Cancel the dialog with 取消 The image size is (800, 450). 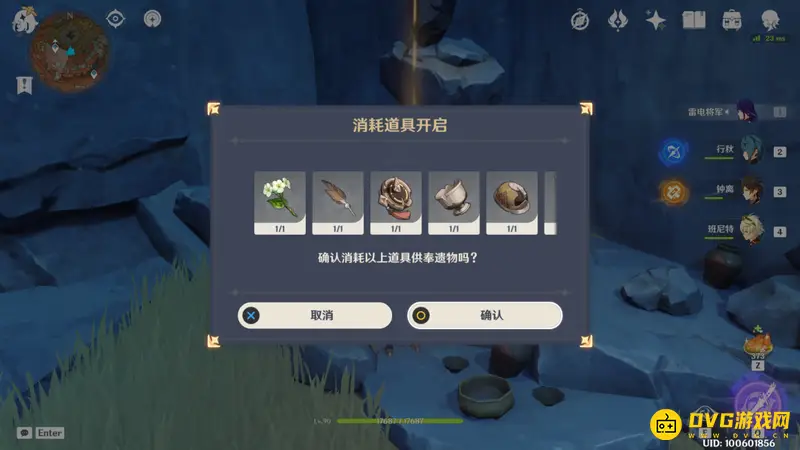click(x=315, y=315)
